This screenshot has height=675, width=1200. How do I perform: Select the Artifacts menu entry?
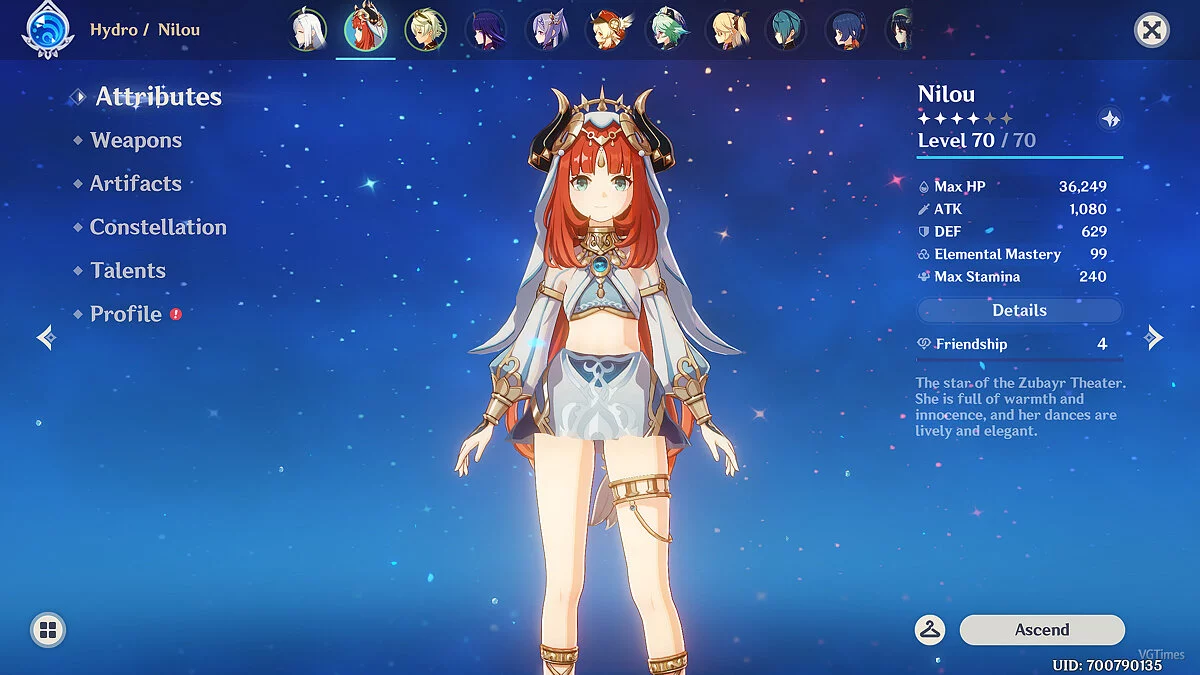click(x=135, y=184)
